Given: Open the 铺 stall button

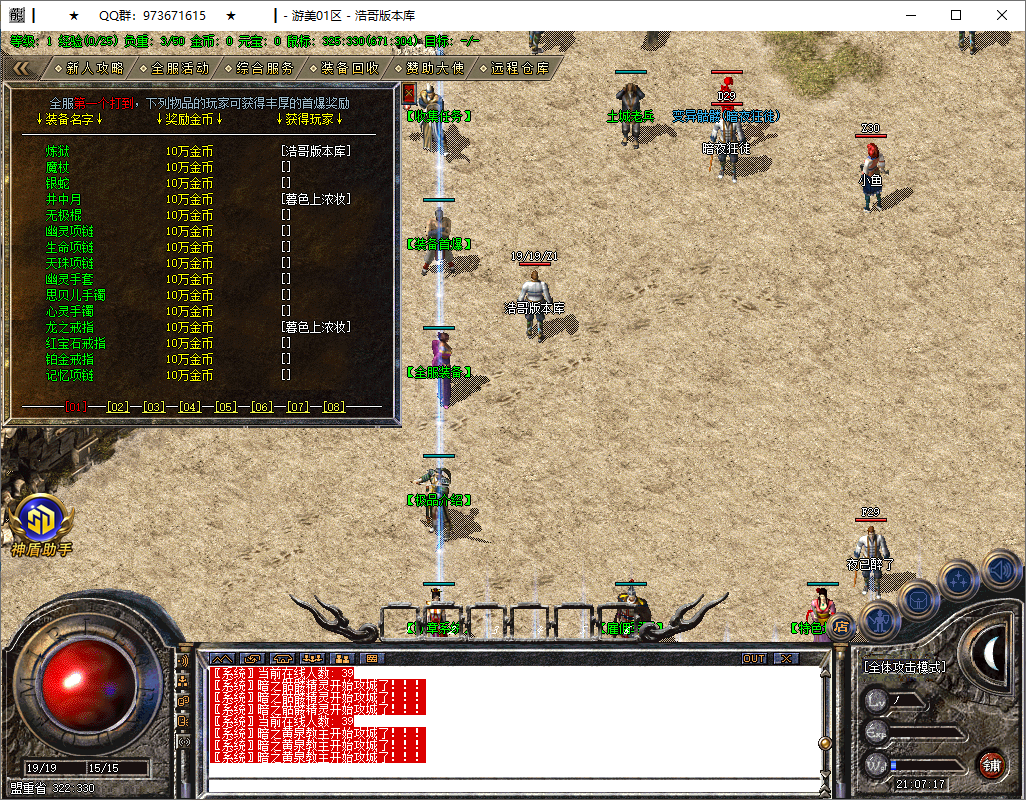Looking at the screenshot, I should click(x=991, y=765).
